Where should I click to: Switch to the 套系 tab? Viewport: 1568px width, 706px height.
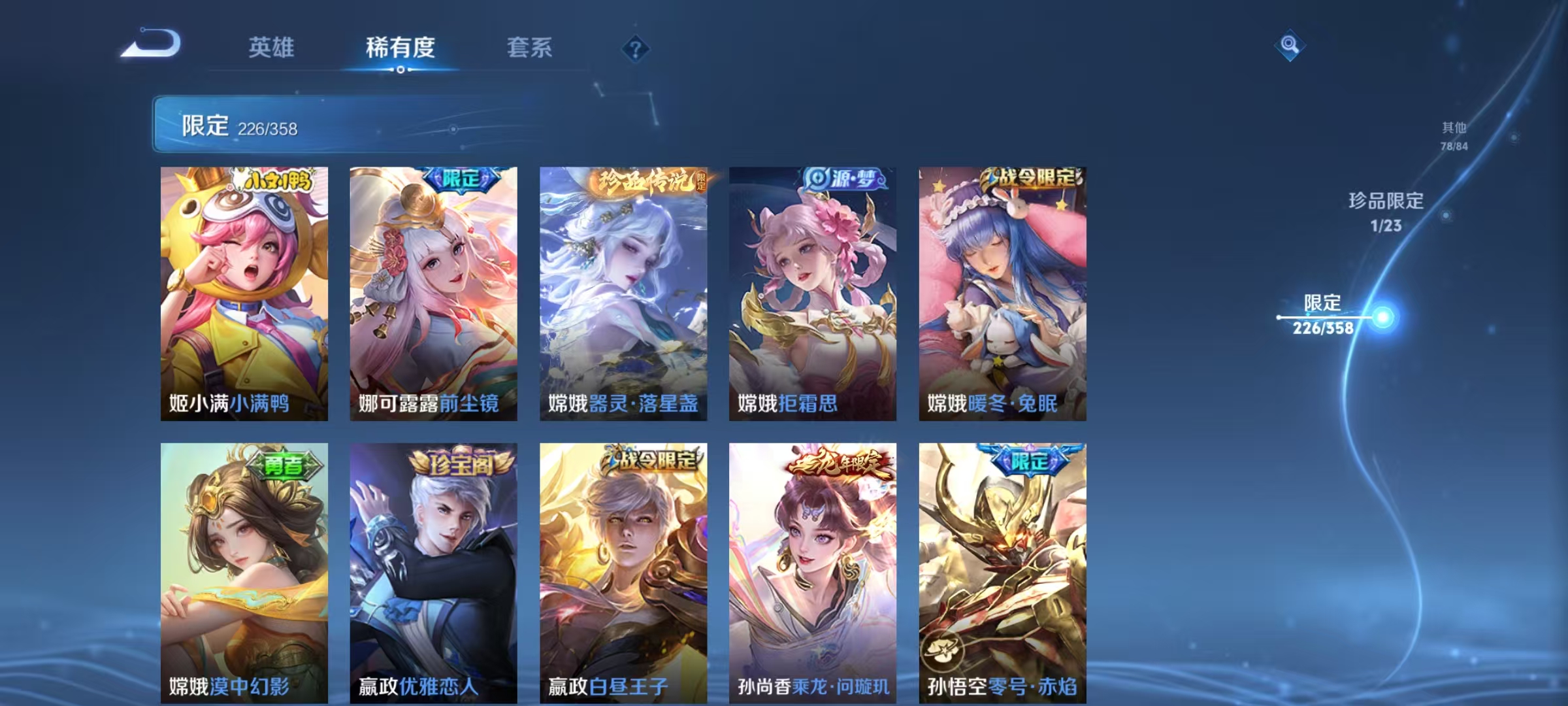point(531,48)
